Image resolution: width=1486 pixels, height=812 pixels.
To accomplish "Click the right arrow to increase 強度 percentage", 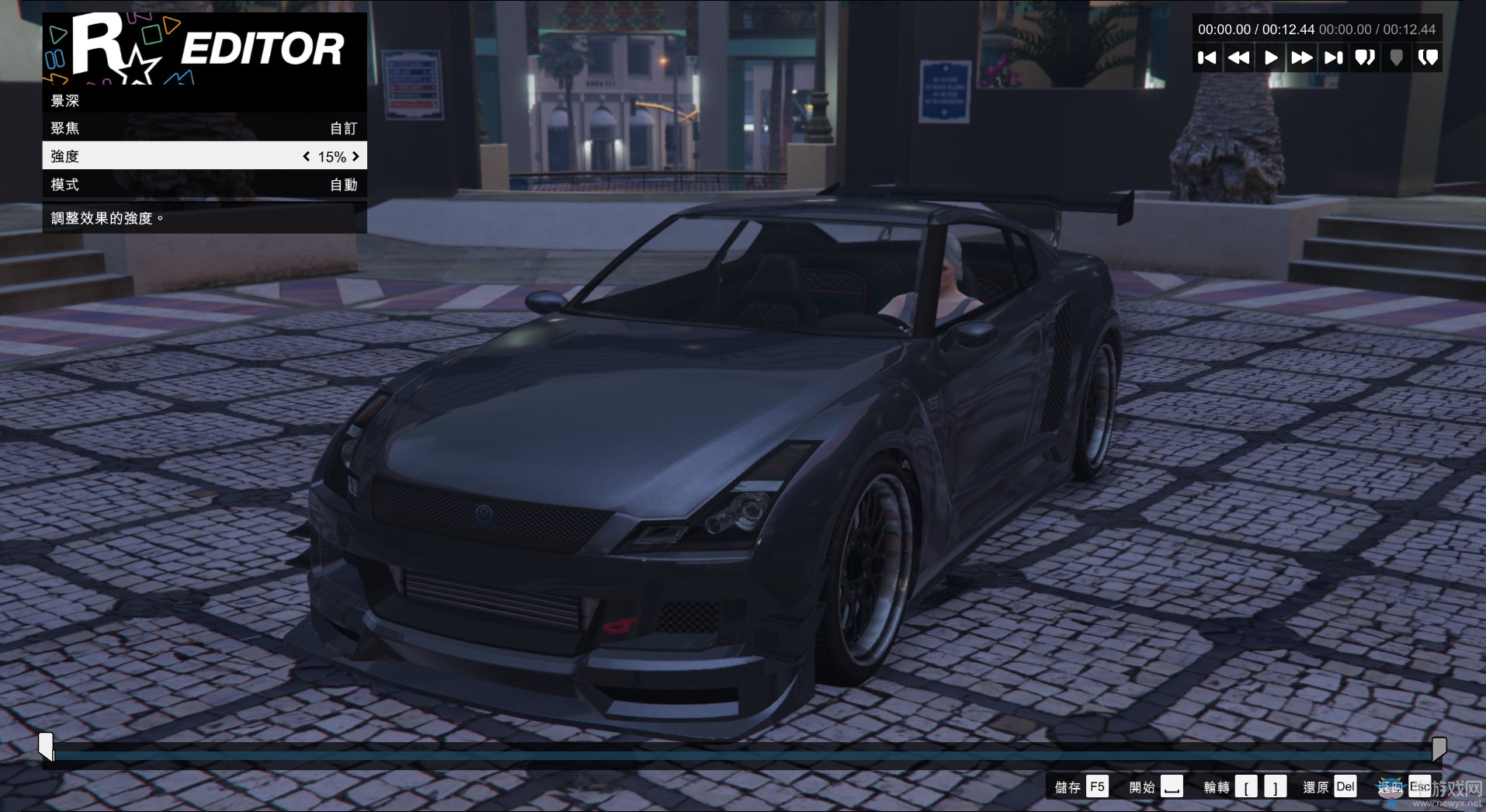I will (356, 156).
